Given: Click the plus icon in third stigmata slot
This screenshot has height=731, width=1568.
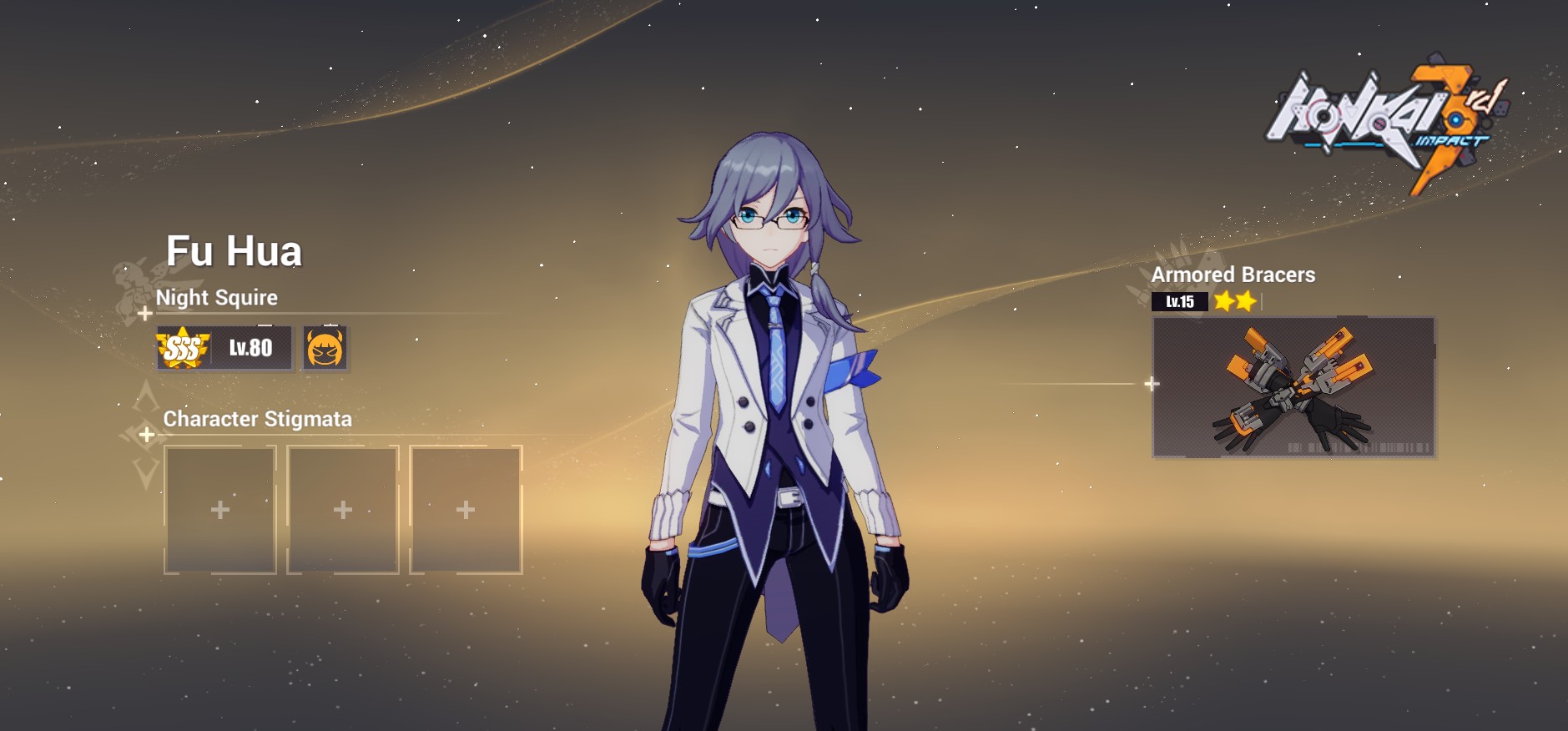Looking at the screenshot, I should pos(466,507).
